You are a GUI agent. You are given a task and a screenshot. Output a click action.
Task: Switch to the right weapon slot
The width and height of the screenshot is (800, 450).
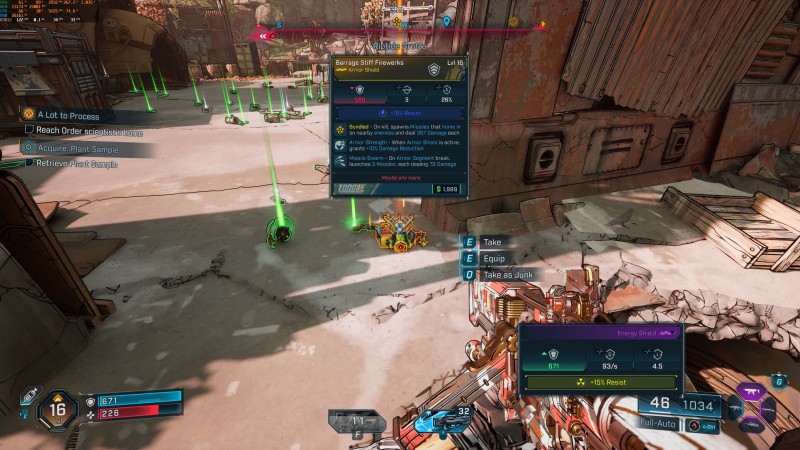tap(769, 408)
